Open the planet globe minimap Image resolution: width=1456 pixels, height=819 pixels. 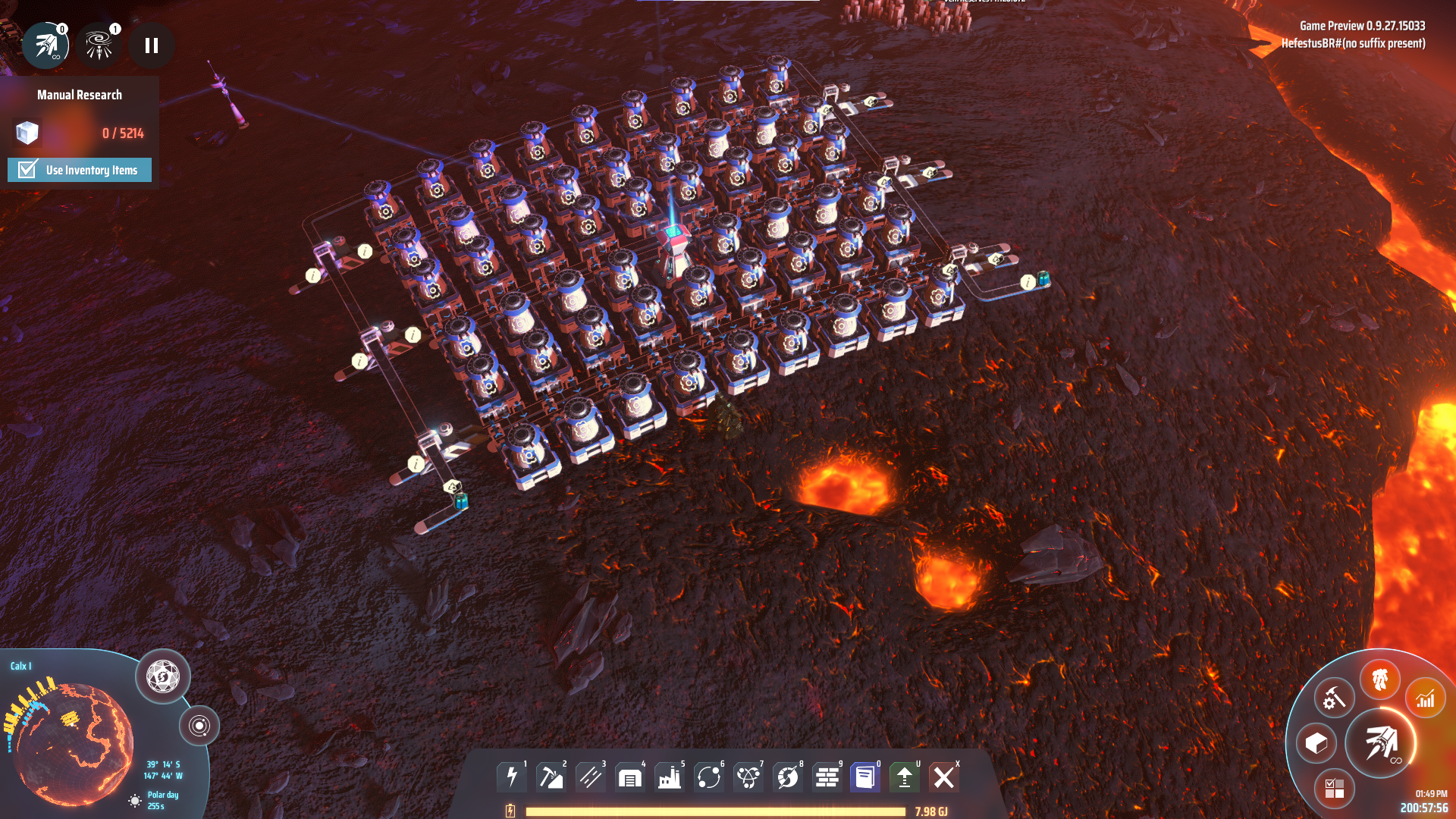(74, 743)
